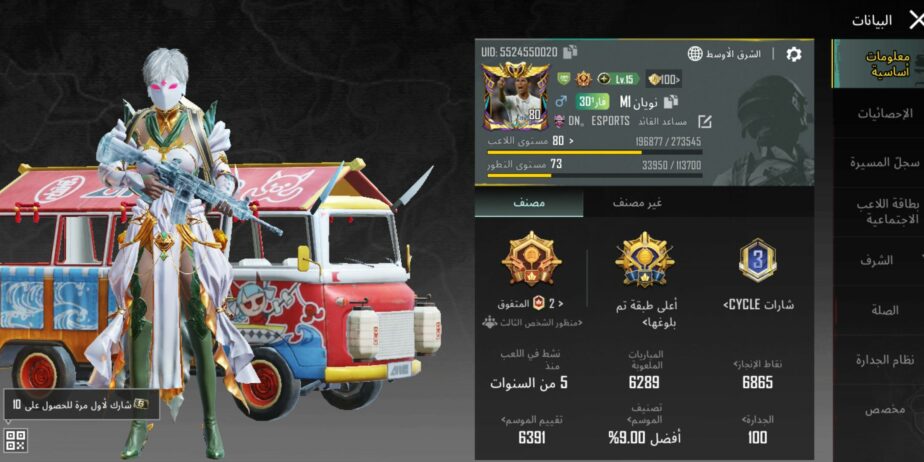
Task: Open profile settings gear icon
Action: [x=793, y=54]
